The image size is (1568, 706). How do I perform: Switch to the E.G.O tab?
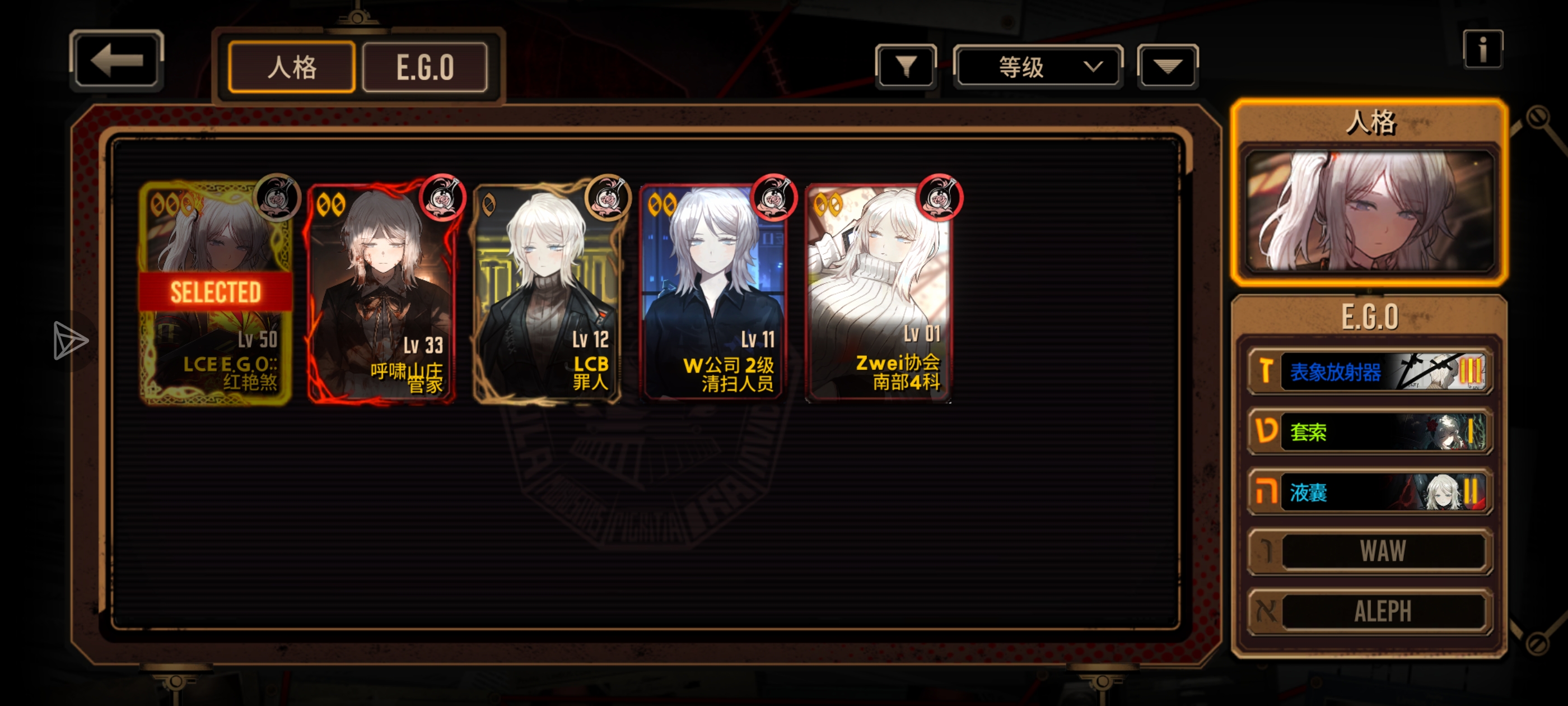[x=425, y=67]
